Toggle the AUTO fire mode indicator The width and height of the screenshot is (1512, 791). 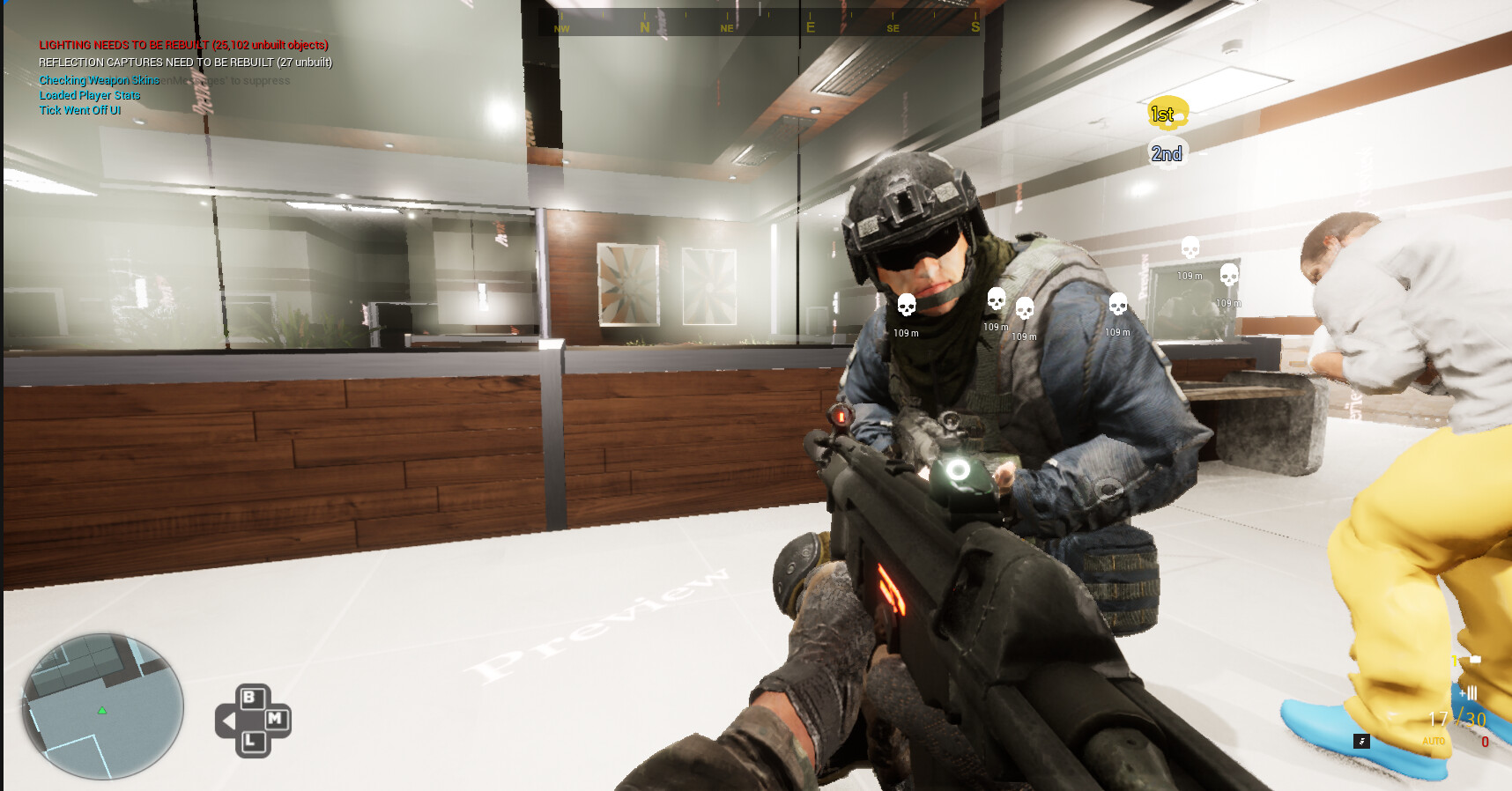click(1434, 743)
